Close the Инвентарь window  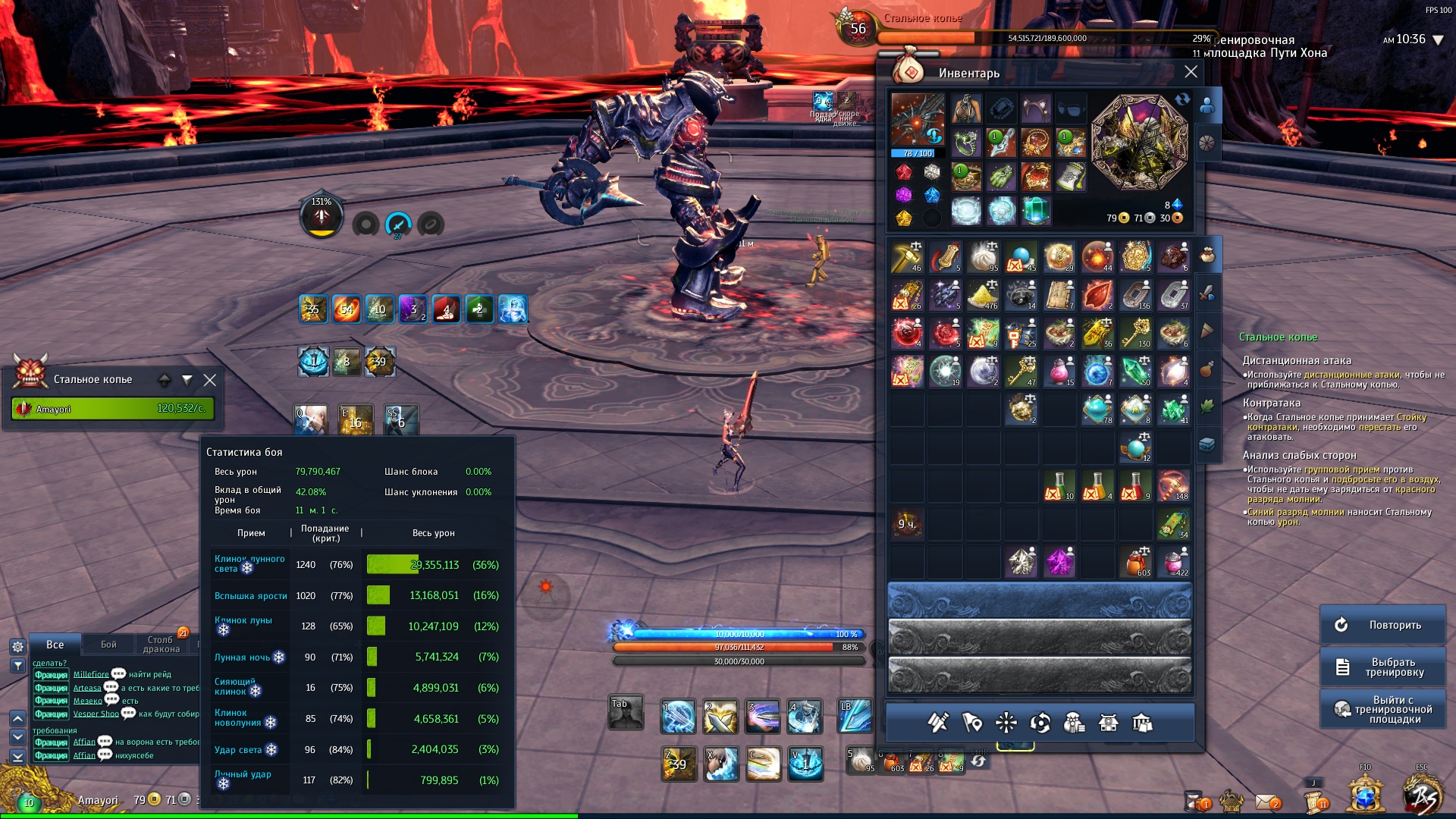tap(1191, 72)
